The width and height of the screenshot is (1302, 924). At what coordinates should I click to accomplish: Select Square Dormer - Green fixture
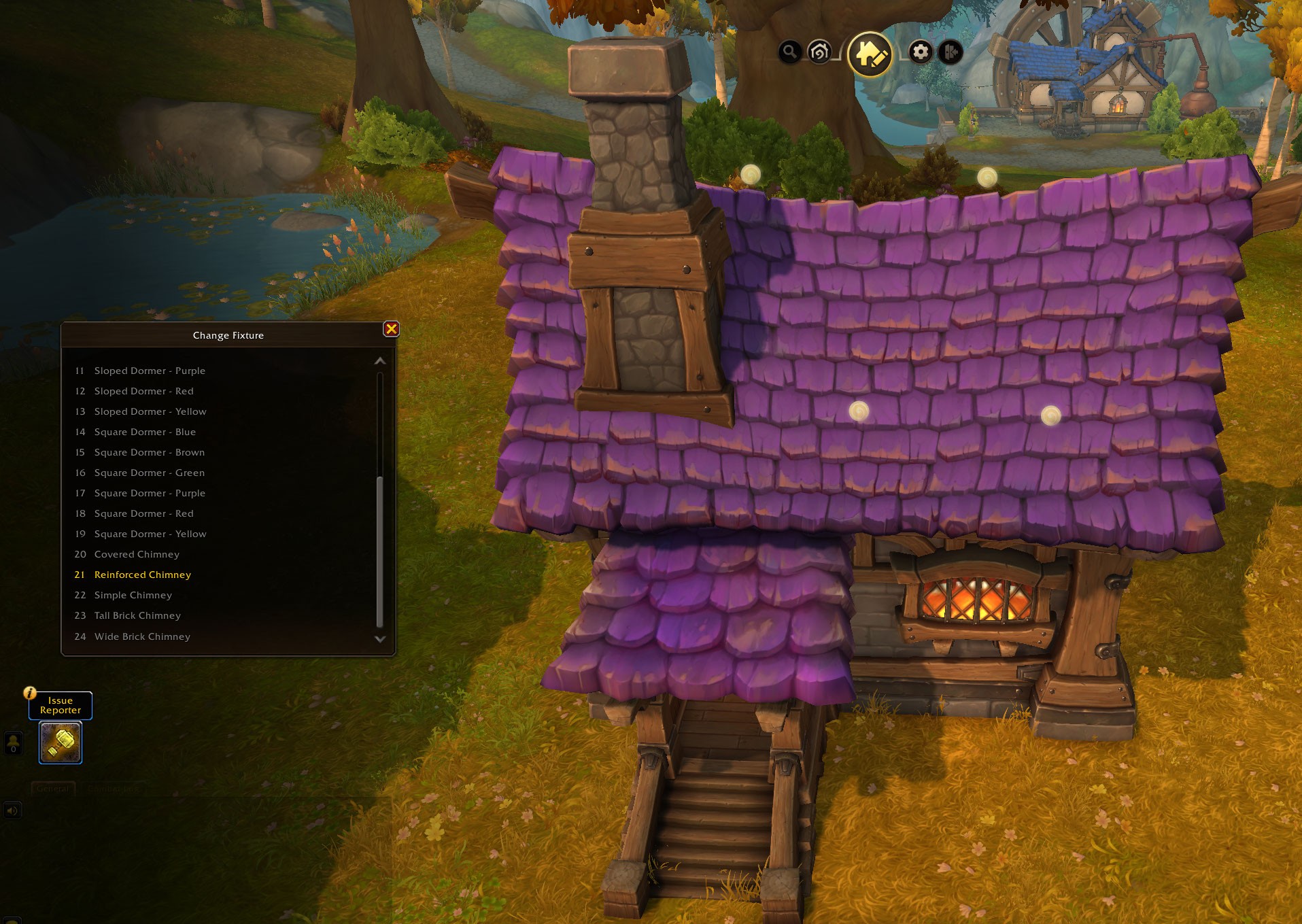tap(150, 473)
